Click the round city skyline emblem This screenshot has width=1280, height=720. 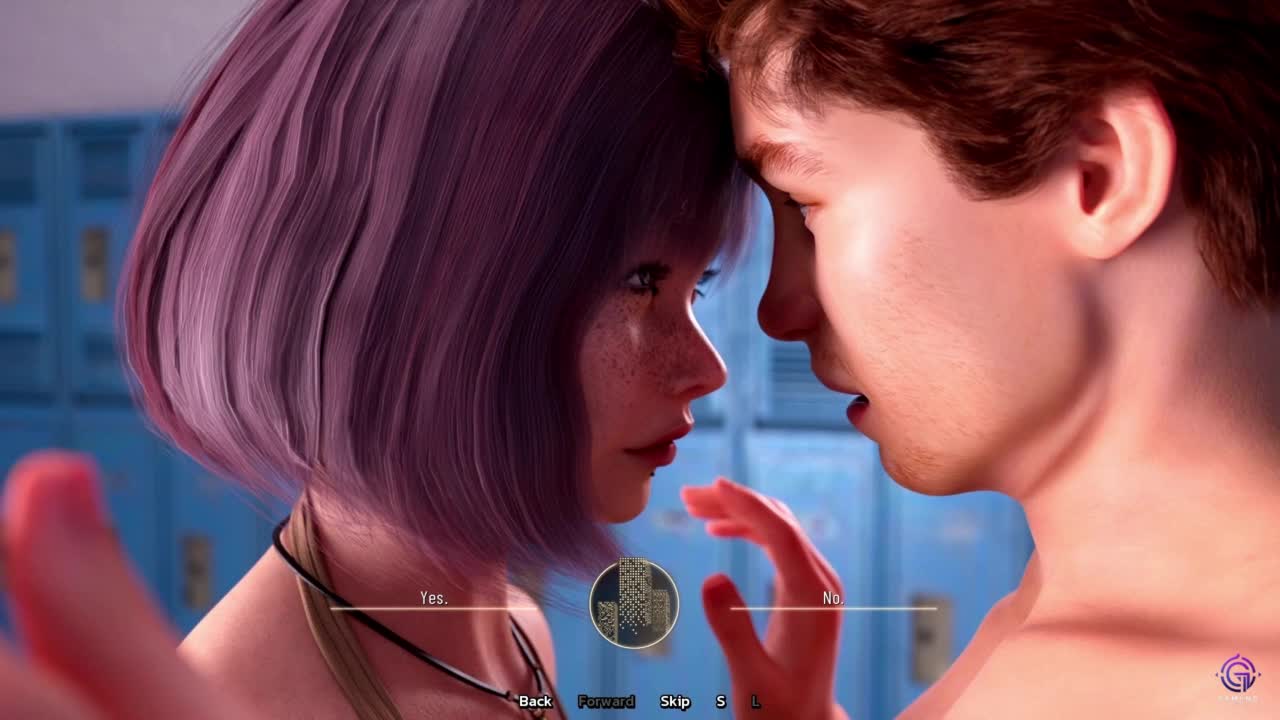click(634, 603)
